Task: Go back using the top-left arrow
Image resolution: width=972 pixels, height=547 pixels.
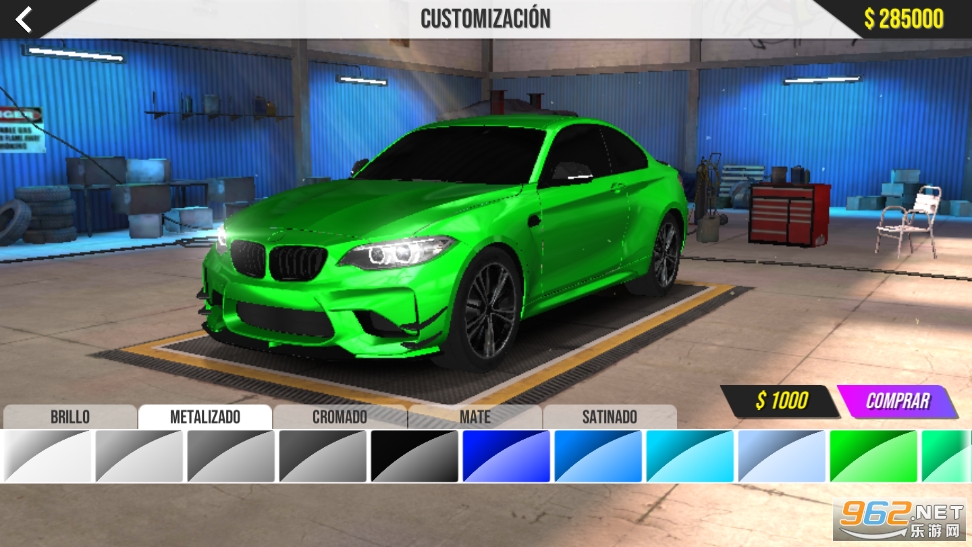Action: (24, 18)
